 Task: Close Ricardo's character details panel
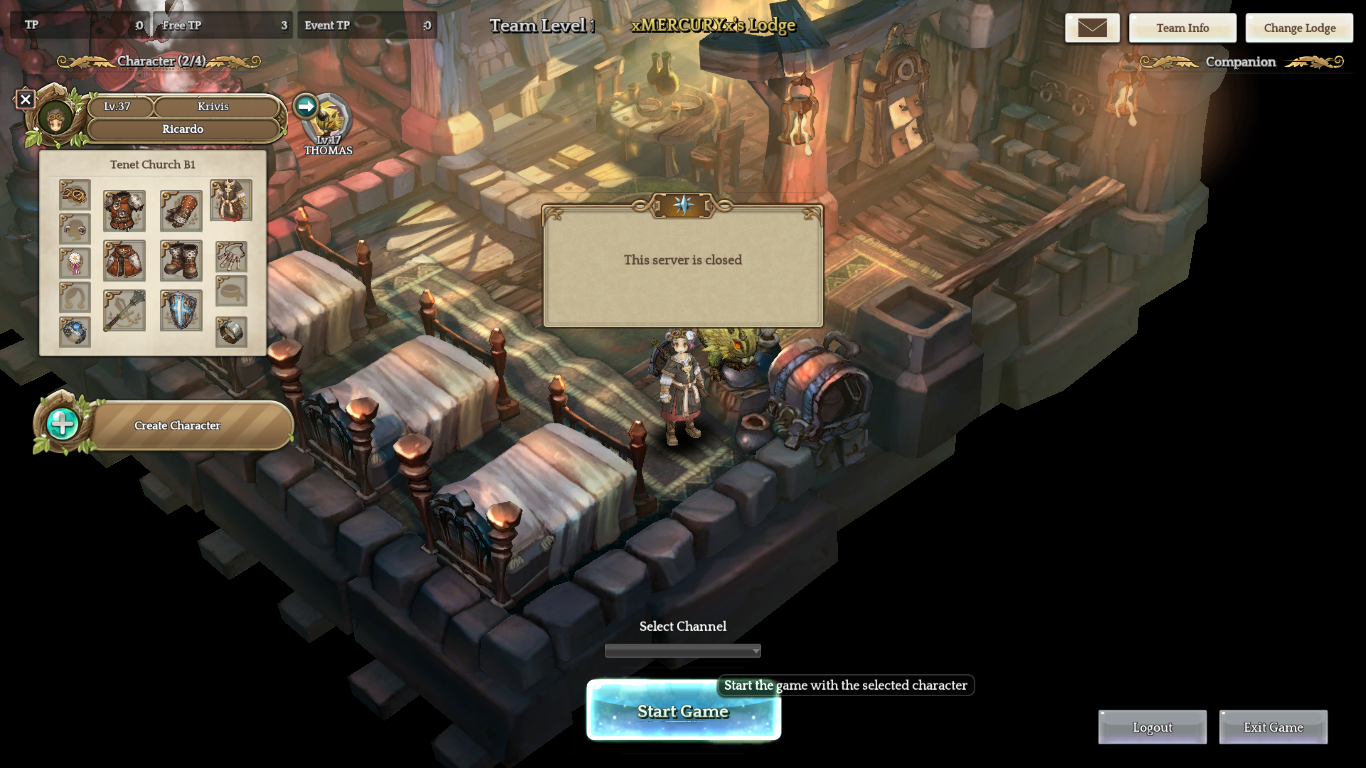[x=26, y=99]
